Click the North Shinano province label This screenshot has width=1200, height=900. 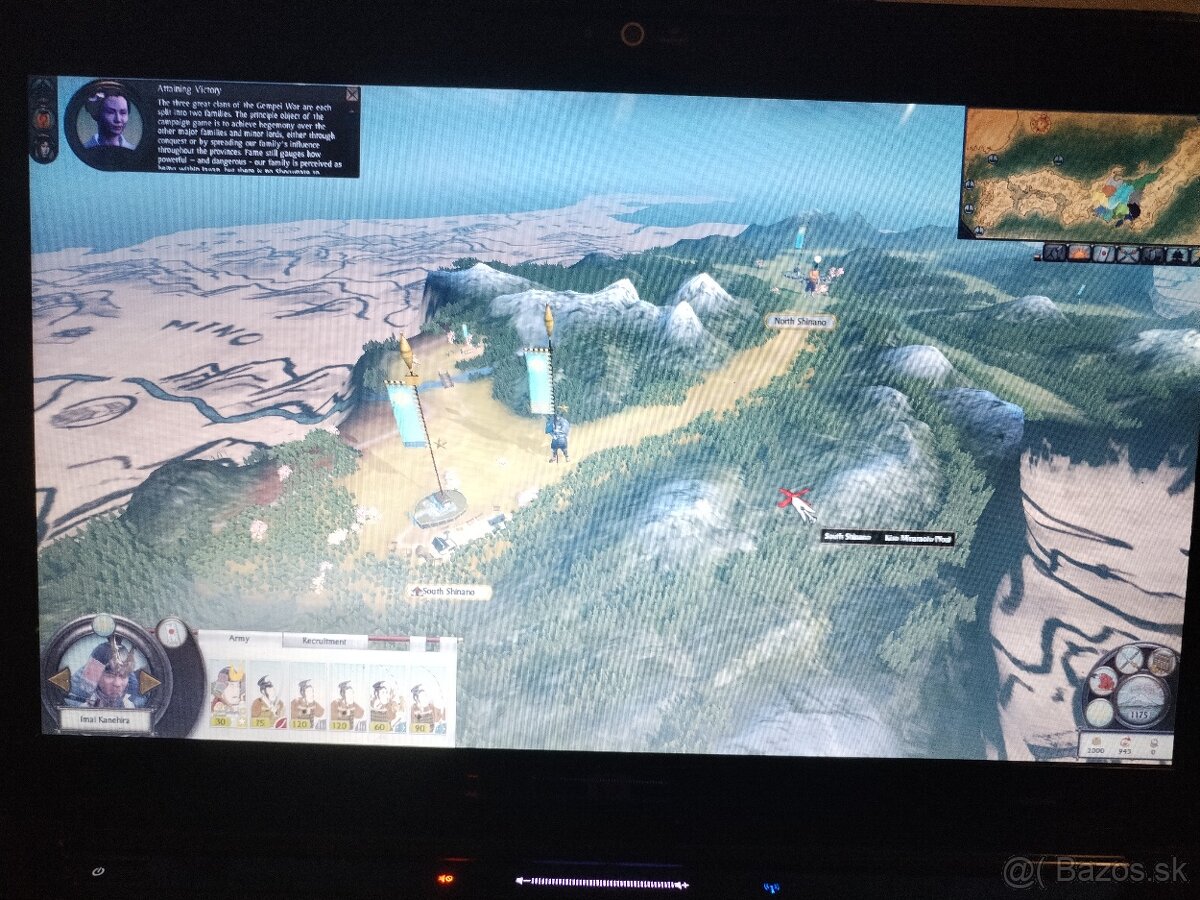[800, 322]
